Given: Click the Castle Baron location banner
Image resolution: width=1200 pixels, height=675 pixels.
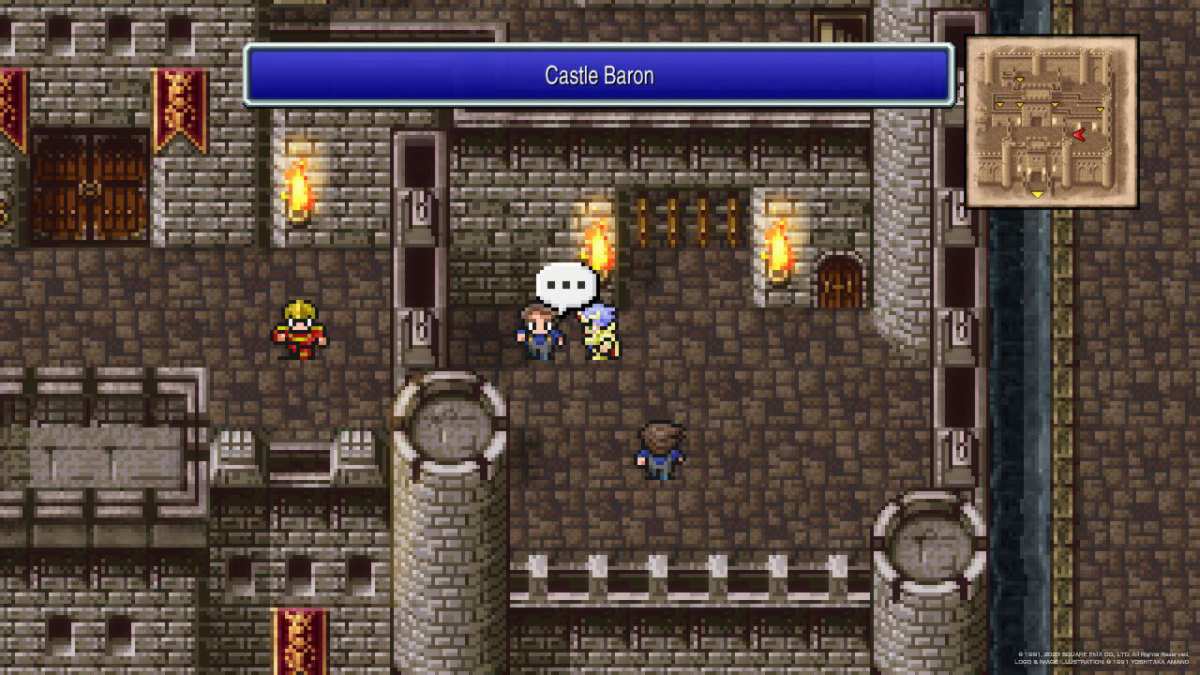Looking at the screenshot, I should [598, 75].
